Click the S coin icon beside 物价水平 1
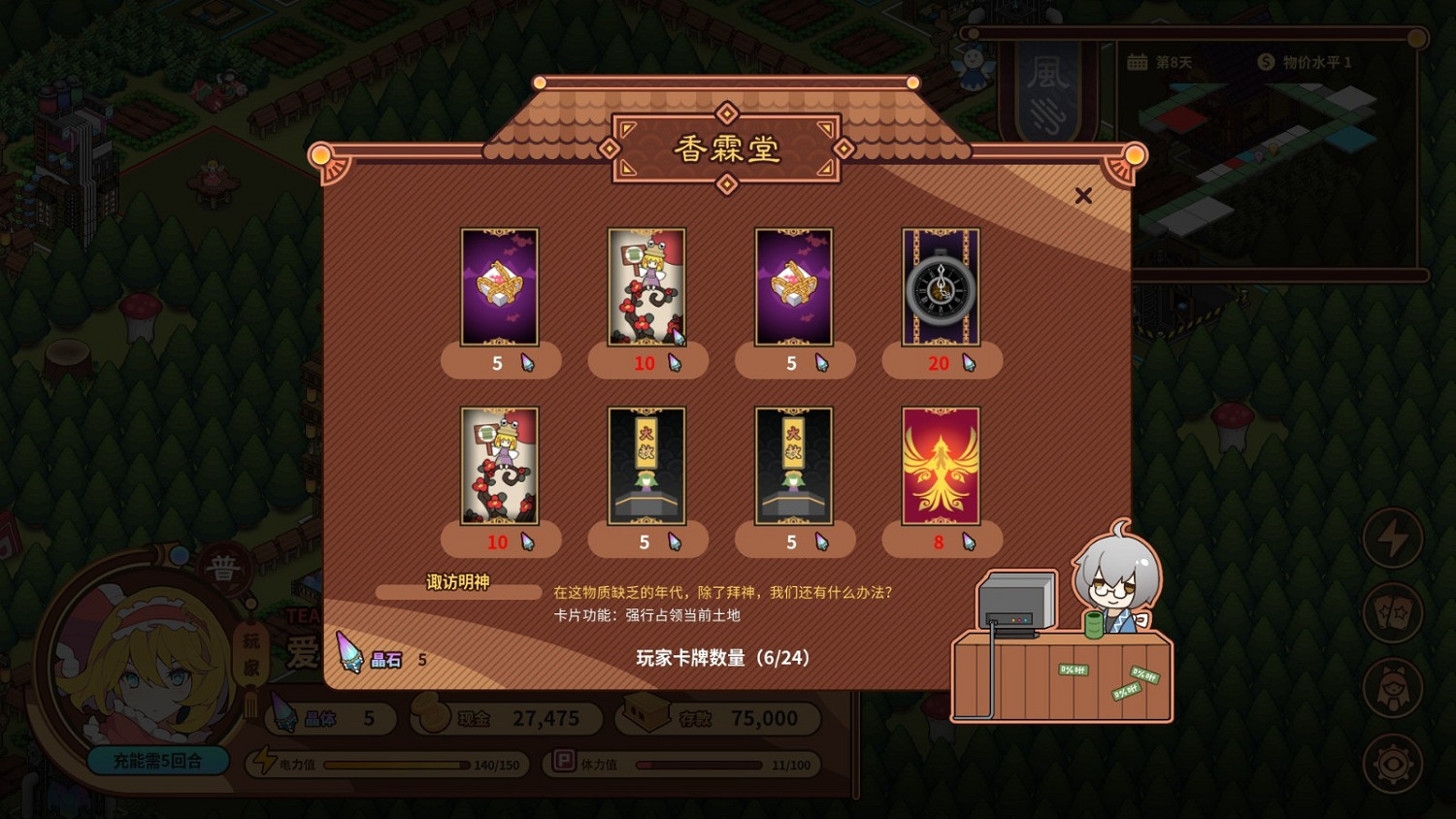This screenshot has width=1456, height=819. point(1264,60)
